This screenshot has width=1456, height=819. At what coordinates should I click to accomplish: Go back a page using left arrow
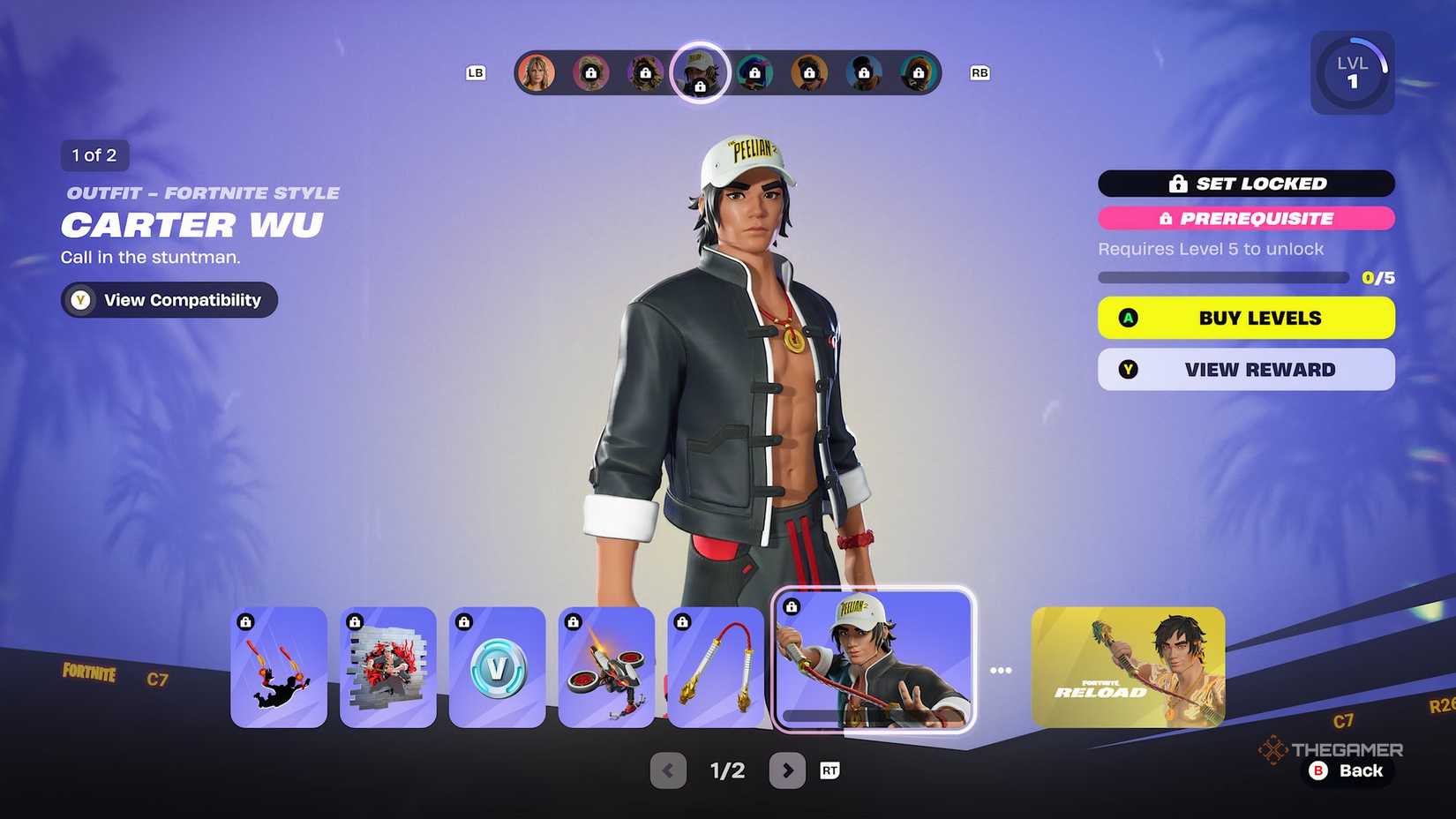pyautogui.click(x=667, y=770)
